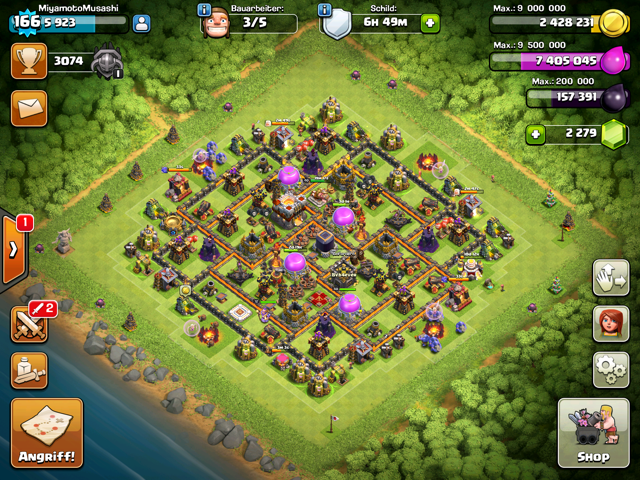Expand the clan chat side tab
The width and height of the screenshot is (640, 480).
point(12,249)
